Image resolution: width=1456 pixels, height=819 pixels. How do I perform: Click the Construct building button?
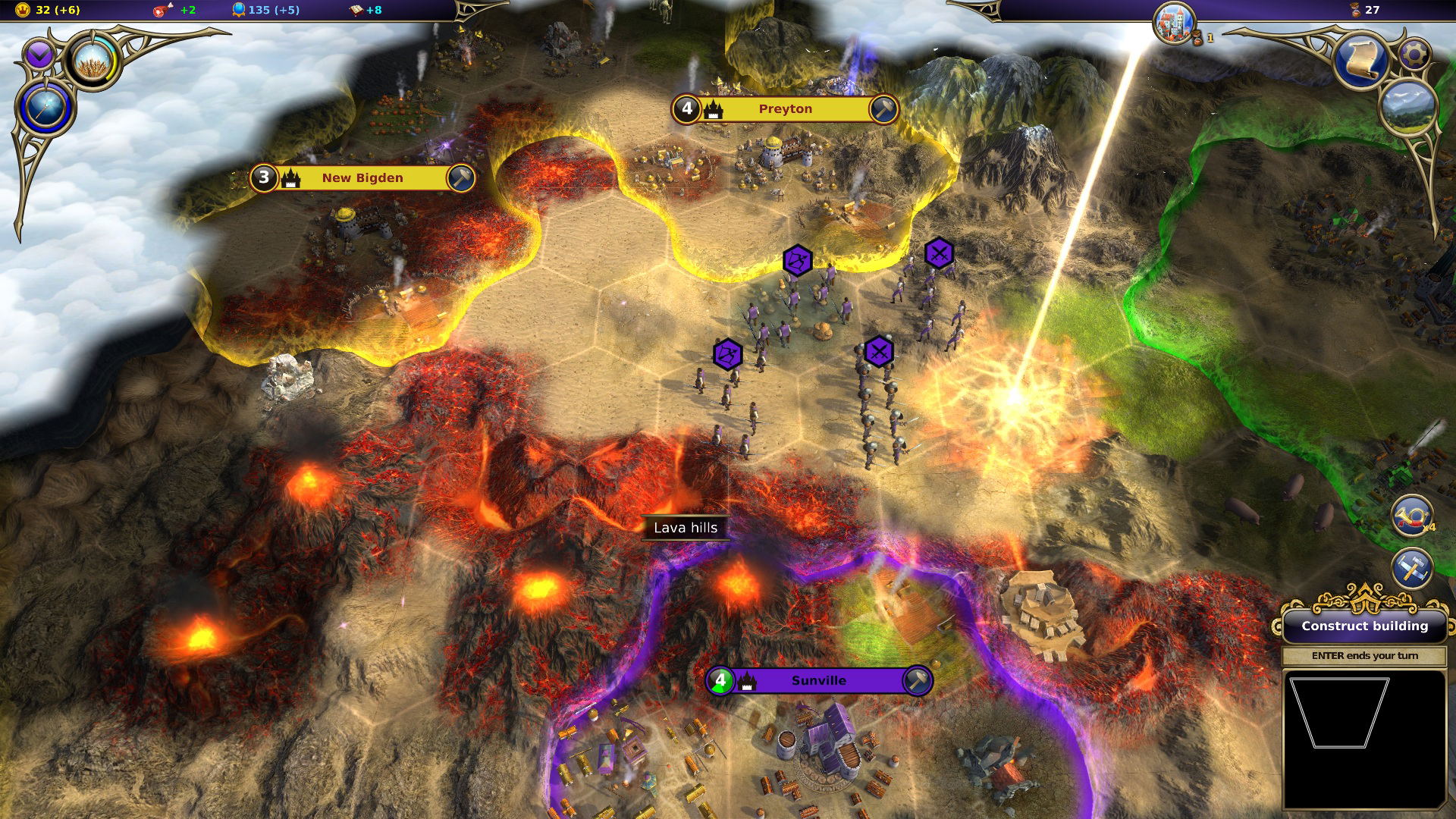(x=1364, y=626)
